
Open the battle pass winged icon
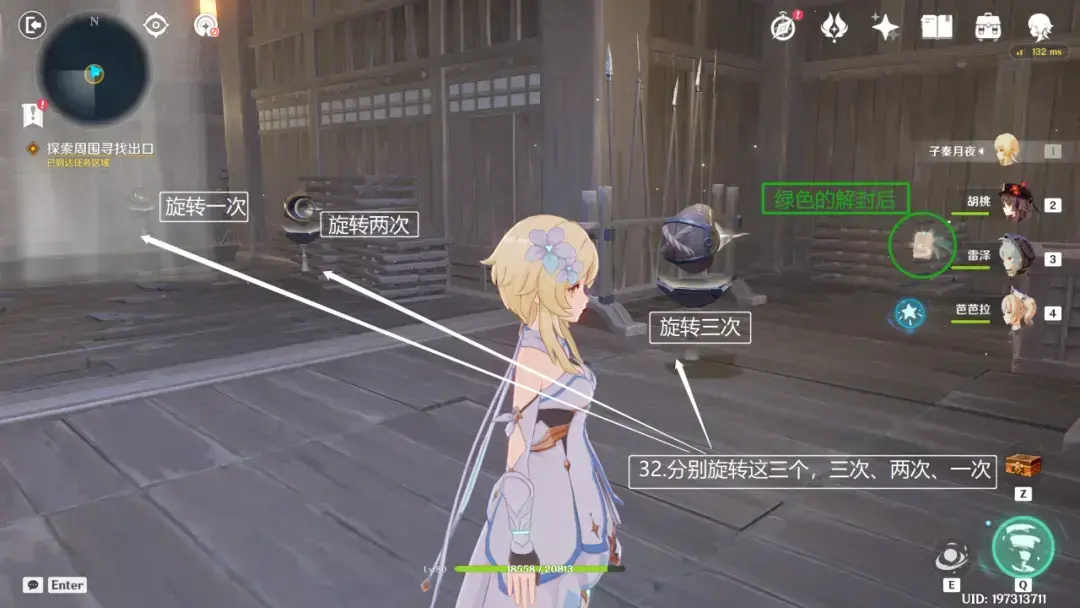pos(834,27)
